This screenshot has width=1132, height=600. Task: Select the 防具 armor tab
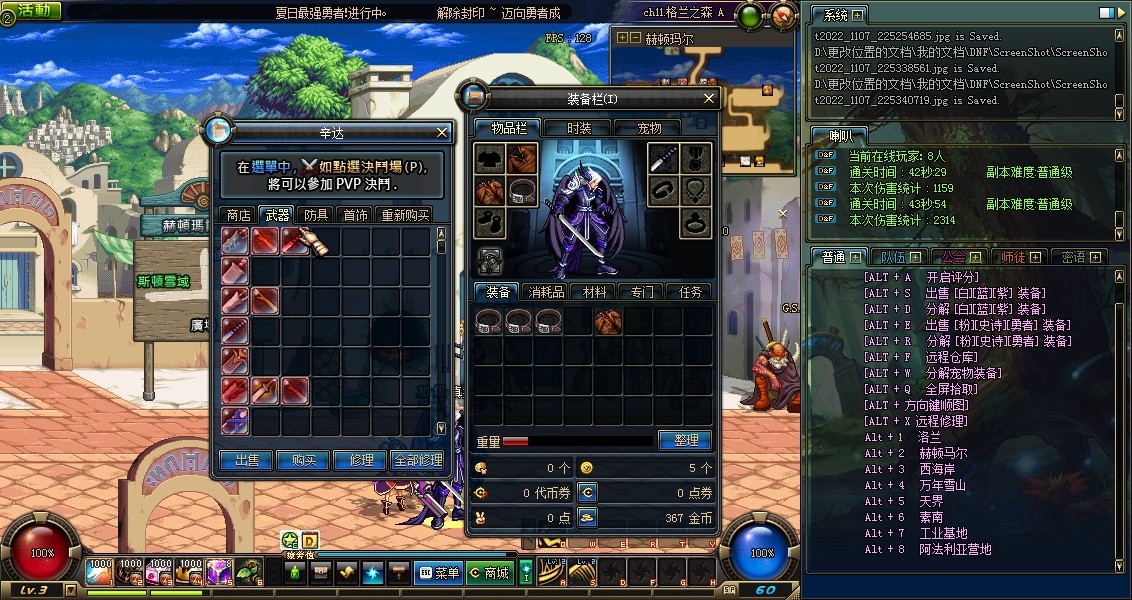pos(317,215)
